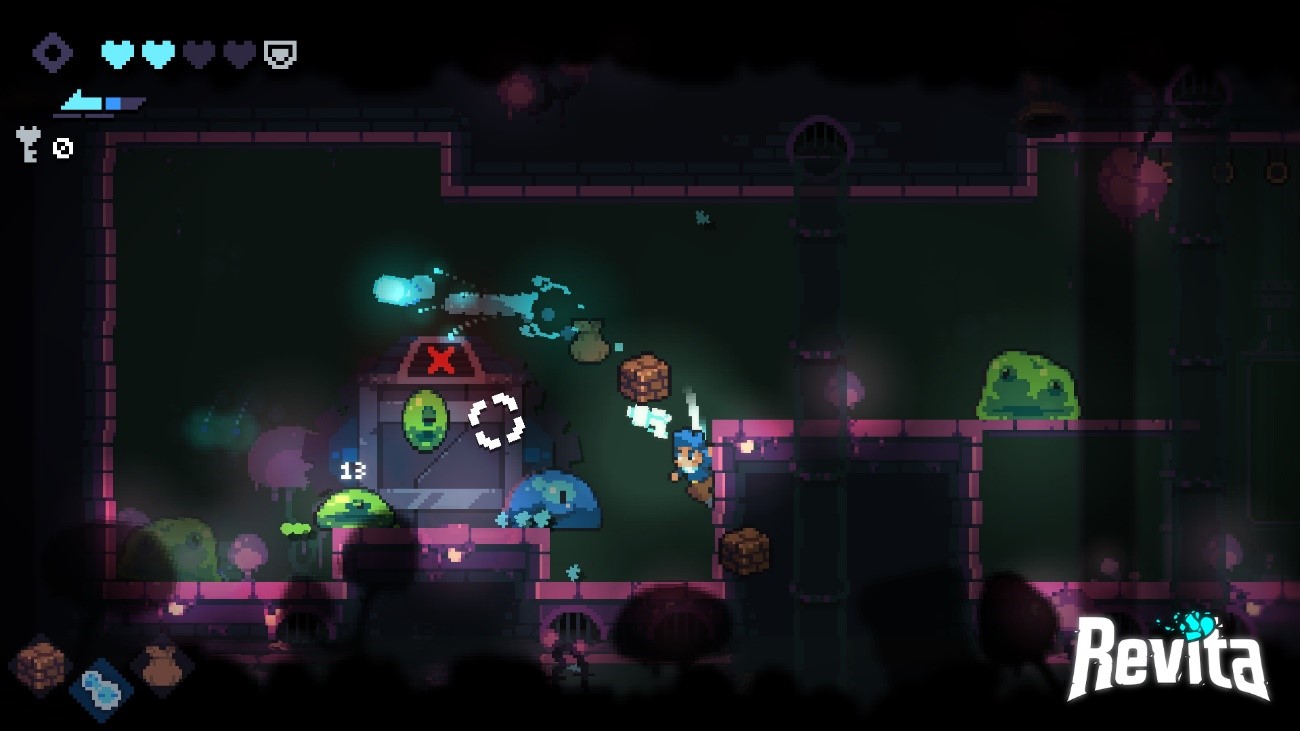
Task: Select the brown brick block relic icon
Action: 41,665
